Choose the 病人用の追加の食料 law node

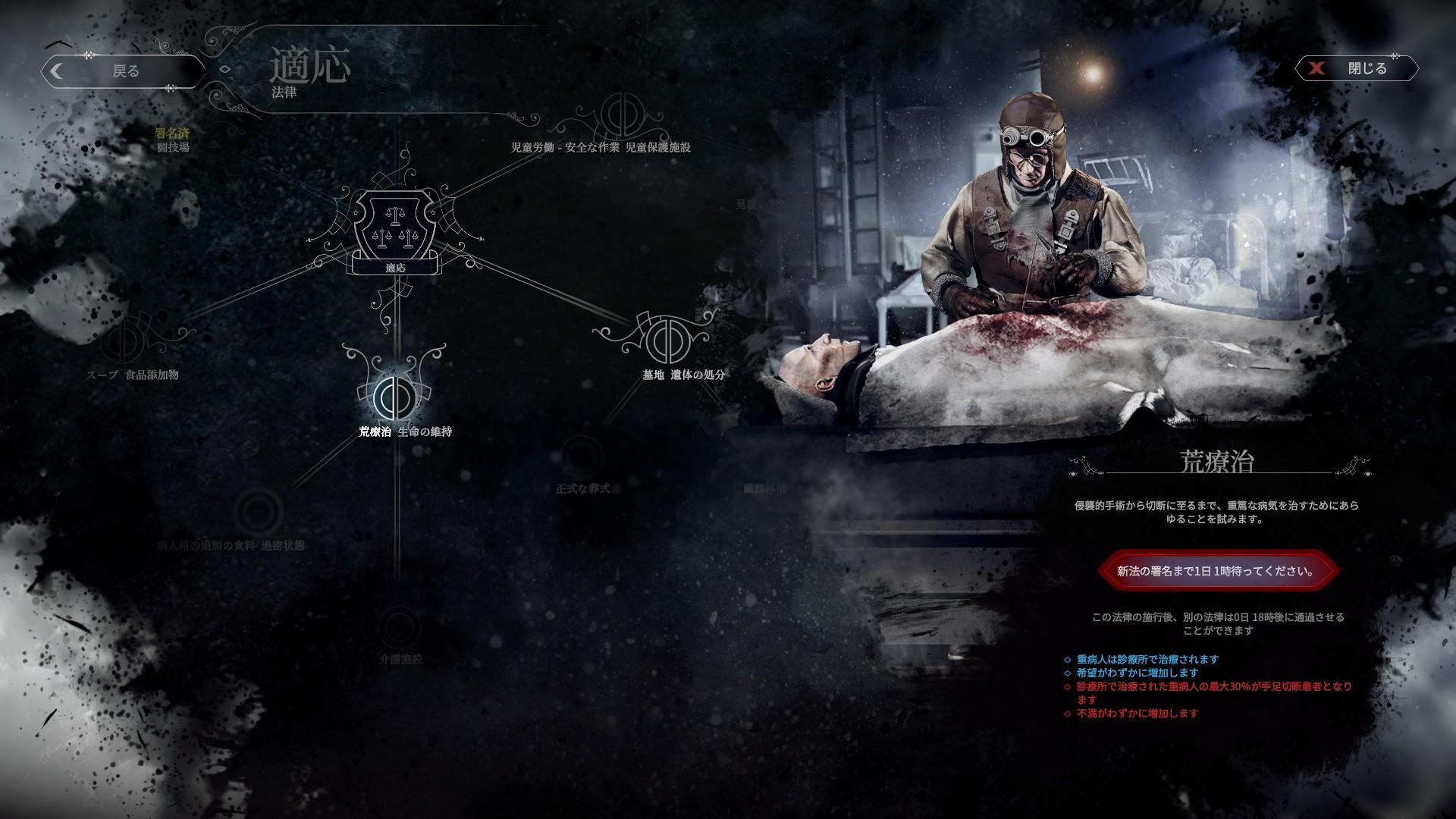(258, 513)
